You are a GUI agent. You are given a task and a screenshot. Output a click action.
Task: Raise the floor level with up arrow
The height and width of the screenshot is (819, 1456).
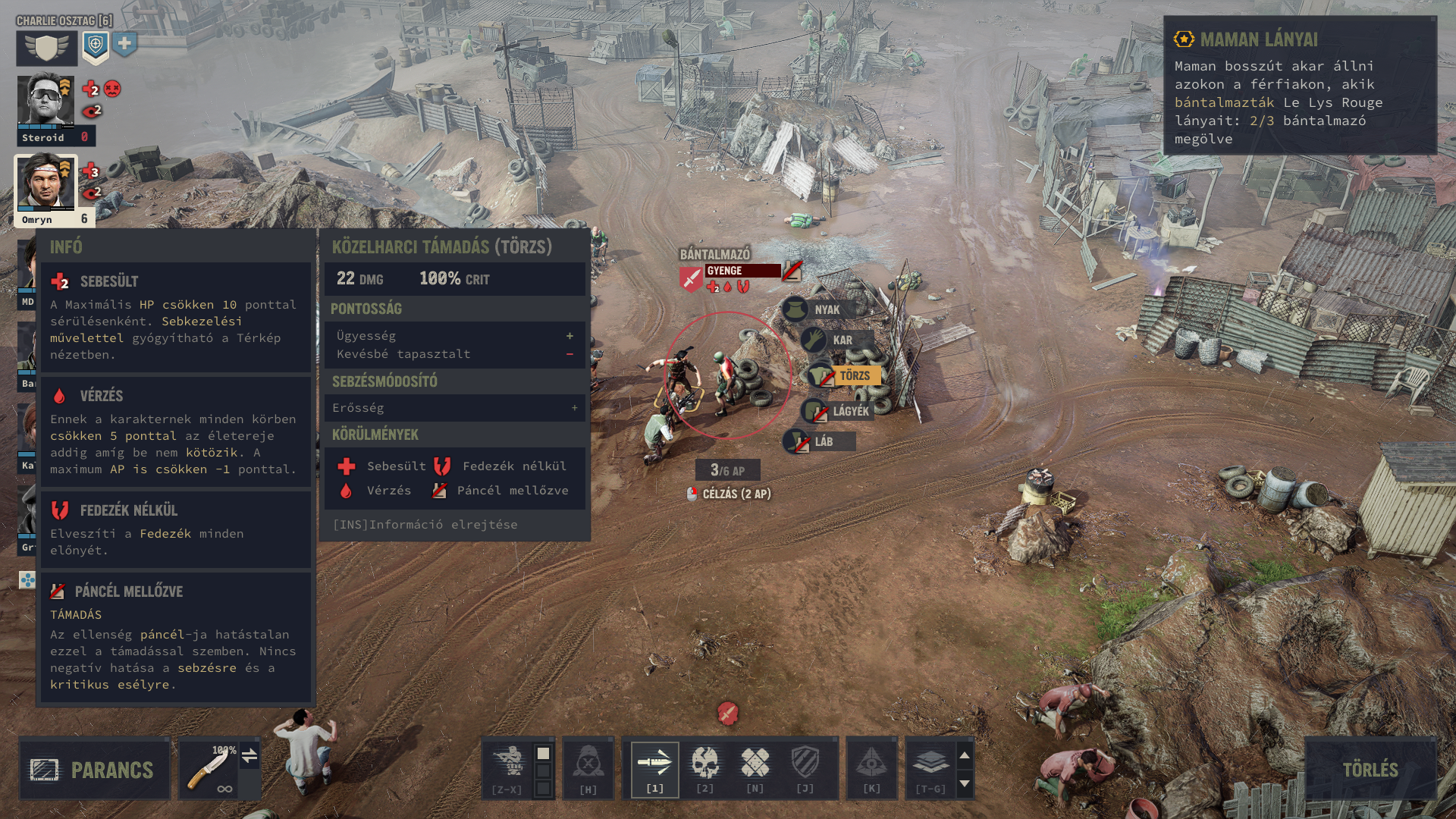click(965, 755)
